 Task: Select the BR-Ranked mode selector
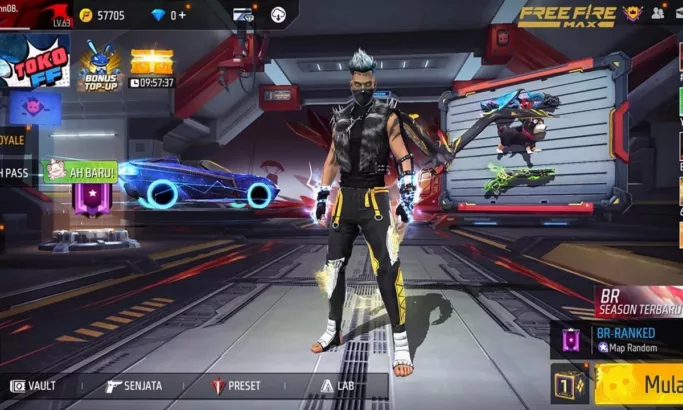[x=618, y=338]
